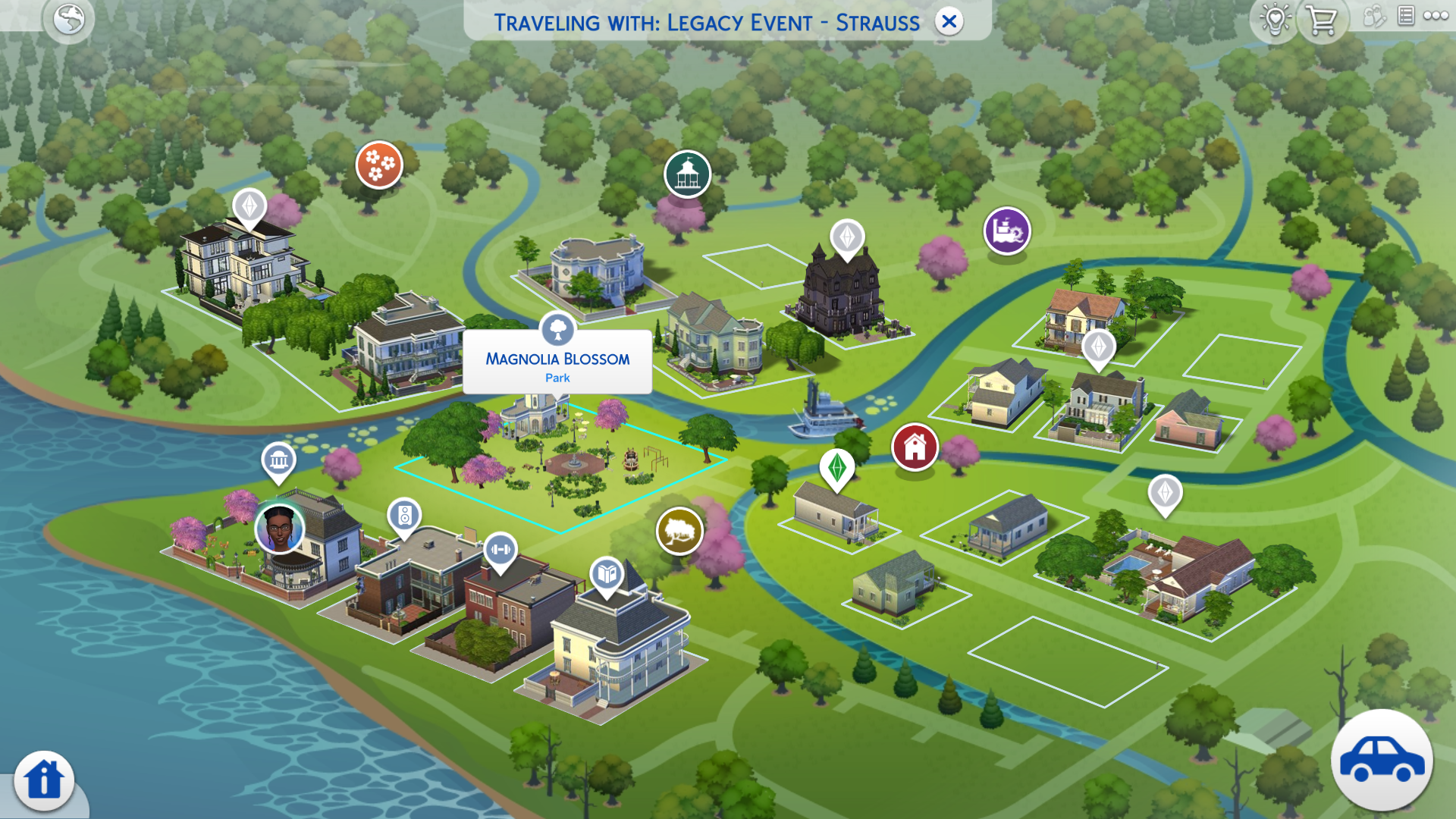The width and height of the screenshot is (1456, 819).
Task: Open the checklist icon beside options
Action: 1405,16
